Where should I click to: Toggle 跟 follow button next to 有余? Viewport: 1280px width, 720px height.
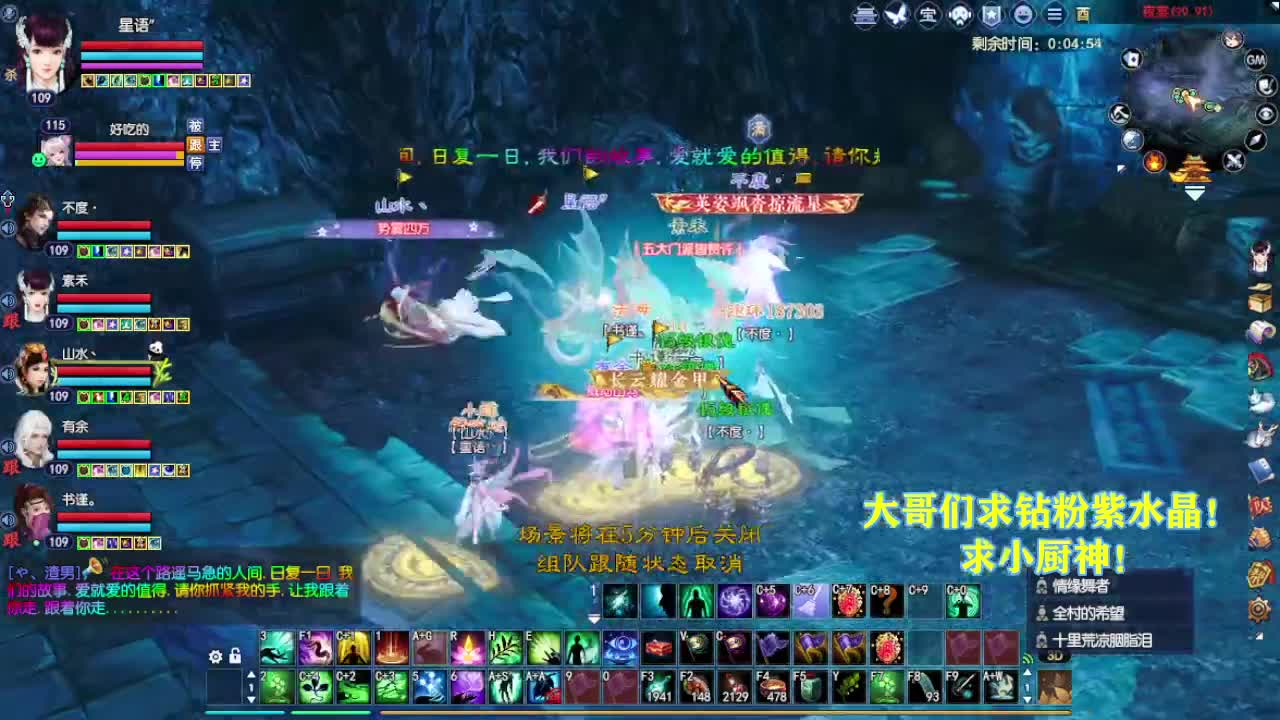click(11, 467)
